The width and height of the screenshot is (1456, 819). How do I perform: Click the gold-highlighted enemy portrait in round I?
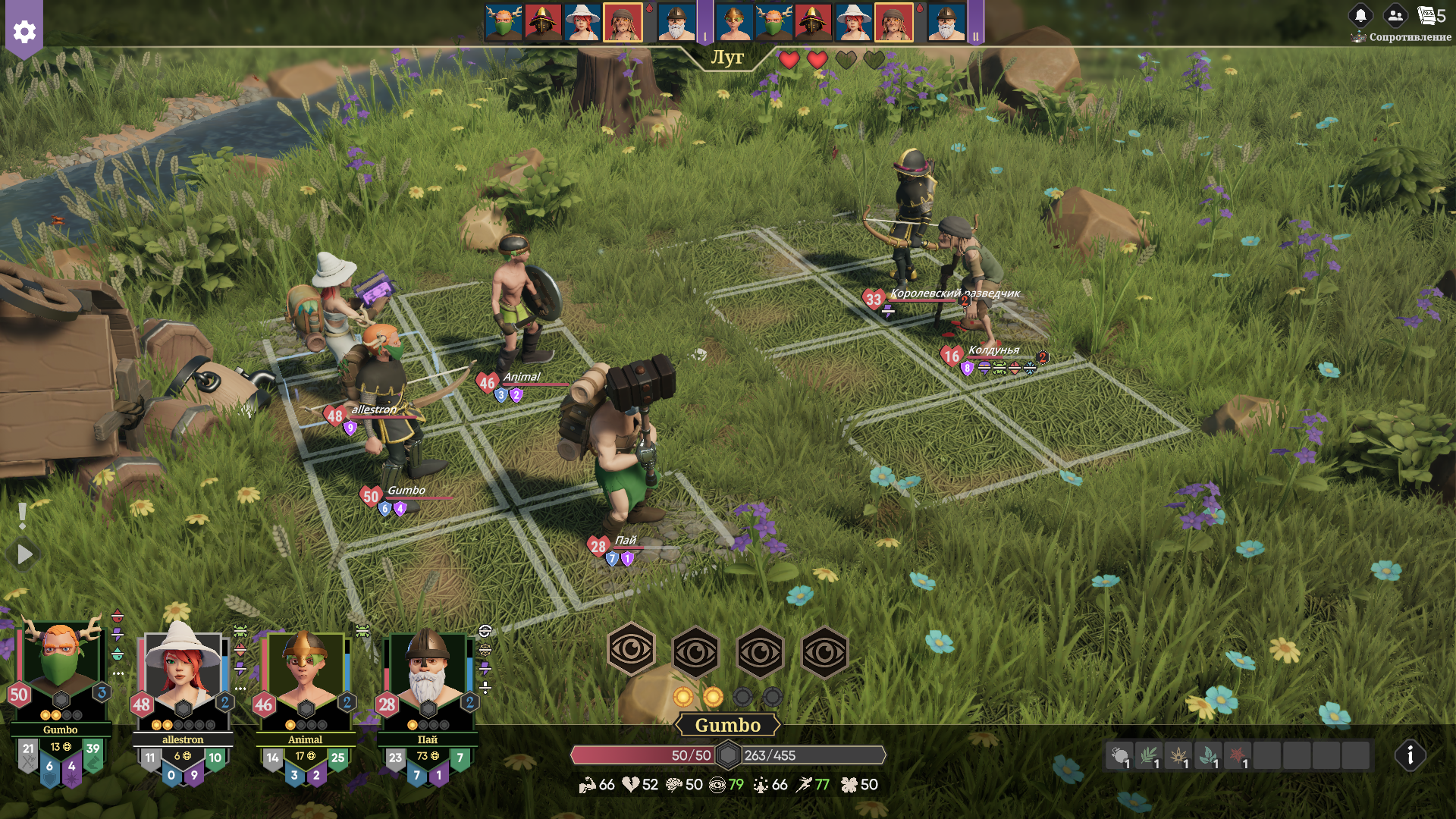[x=622, y=23]
